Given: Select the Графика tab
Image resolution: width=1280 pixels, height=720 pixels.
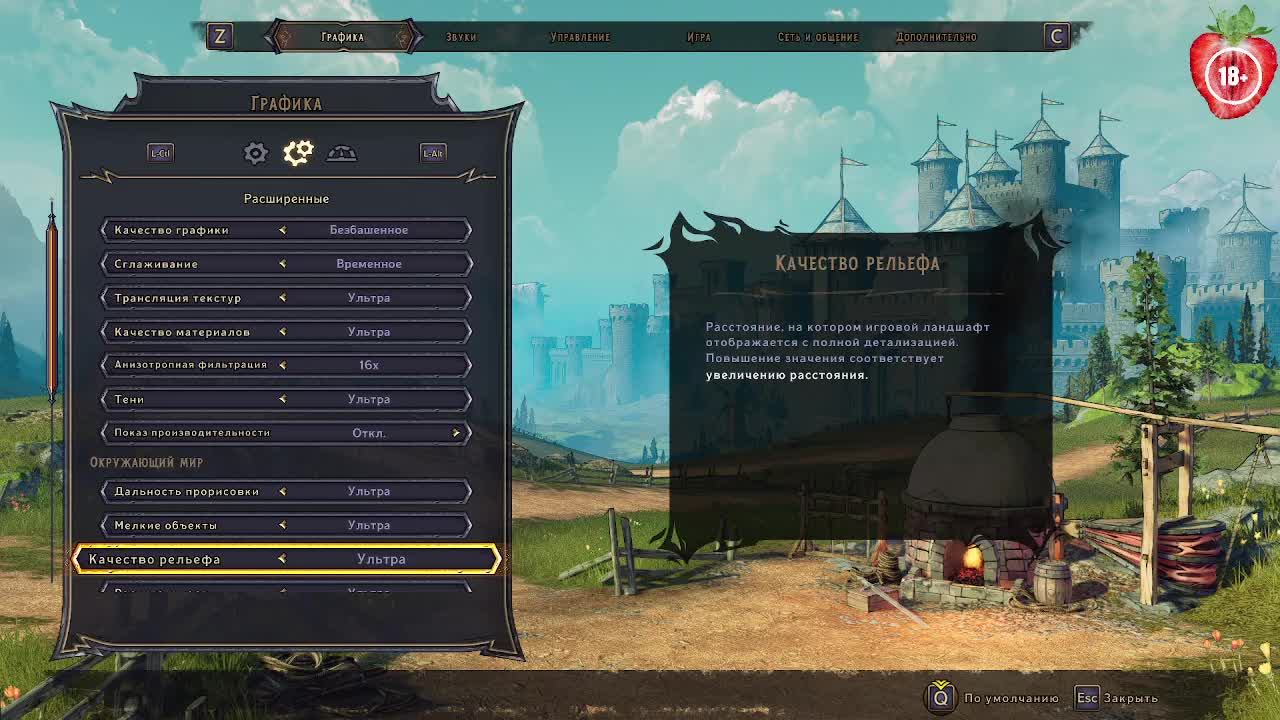Looking at the screenshot, I should [342, 37].
